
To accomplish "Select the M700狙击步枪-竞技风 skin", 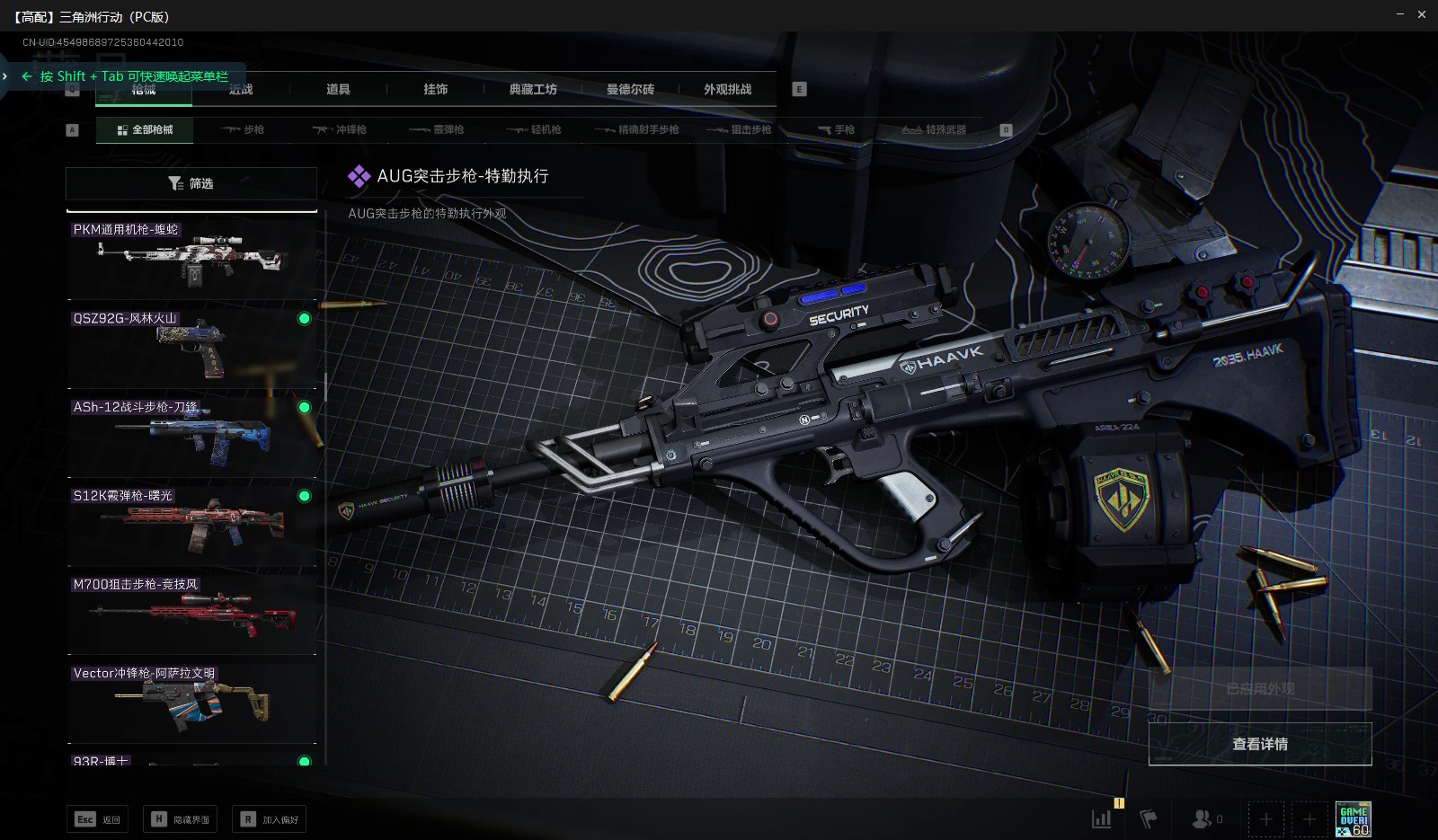I will coord(191,615).
